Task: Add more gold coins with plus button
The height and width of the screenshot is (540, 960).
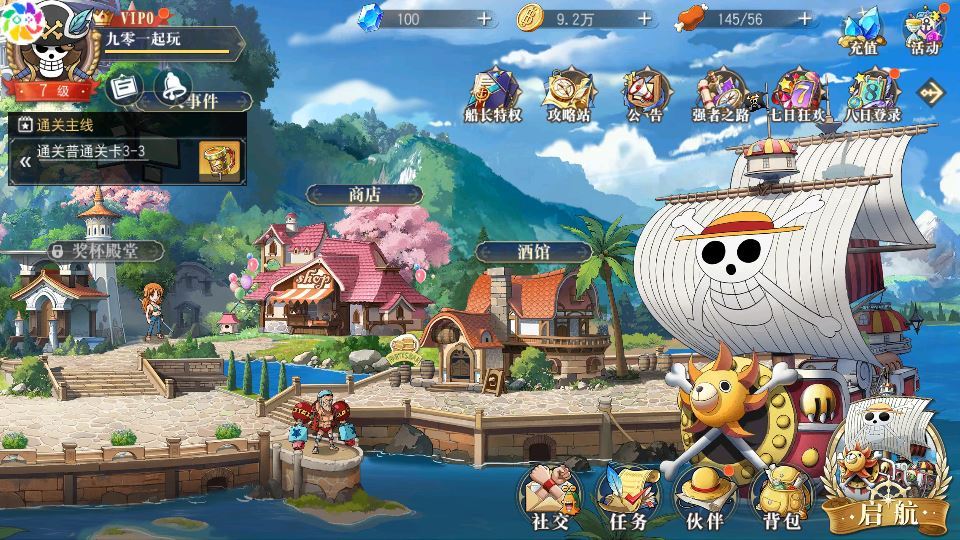Action: click(x=644, y=18)
